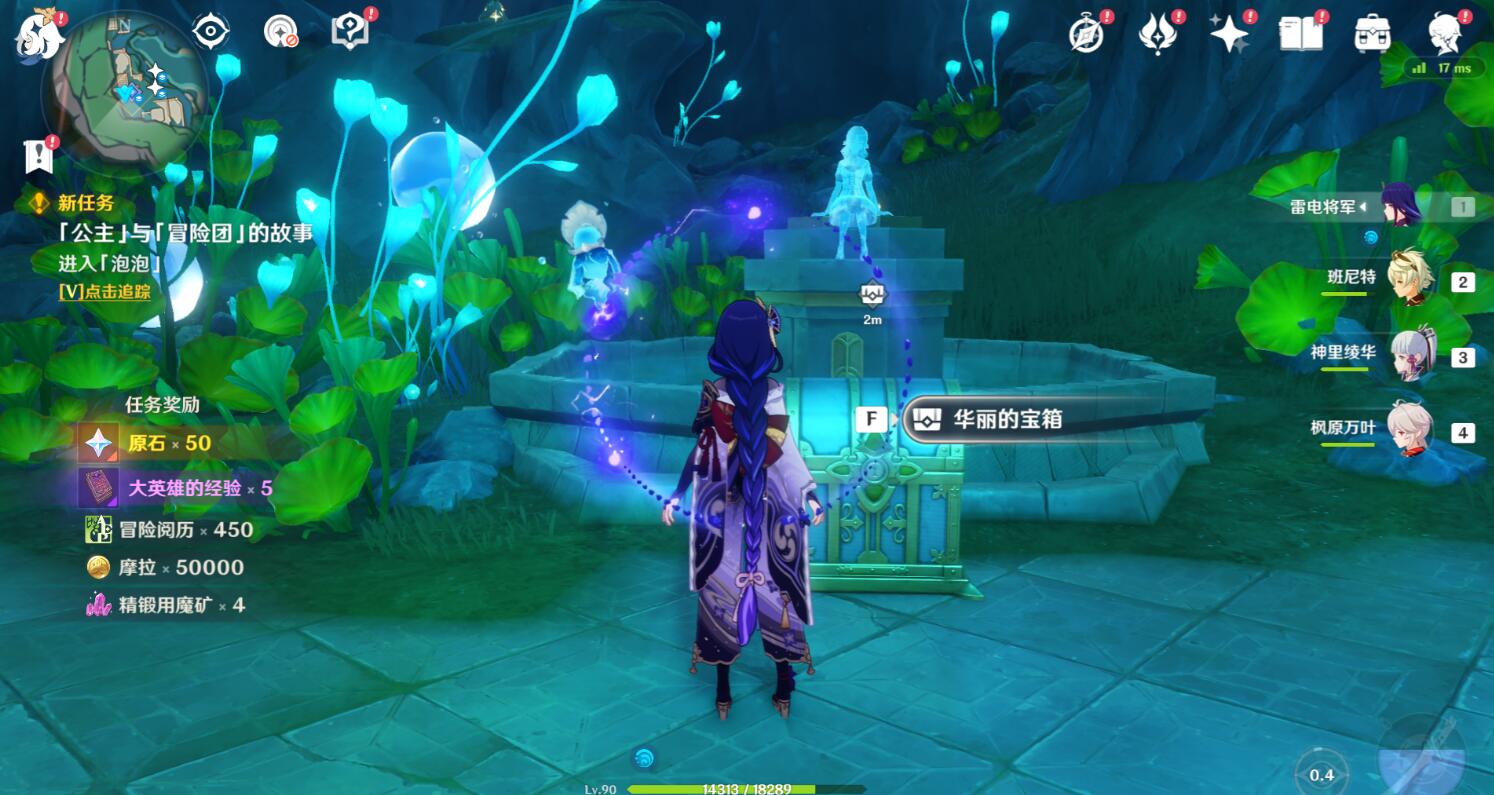Switch to party member 枫原万叶
This screenshot has width=1494, height=795.
(1412, 431)
